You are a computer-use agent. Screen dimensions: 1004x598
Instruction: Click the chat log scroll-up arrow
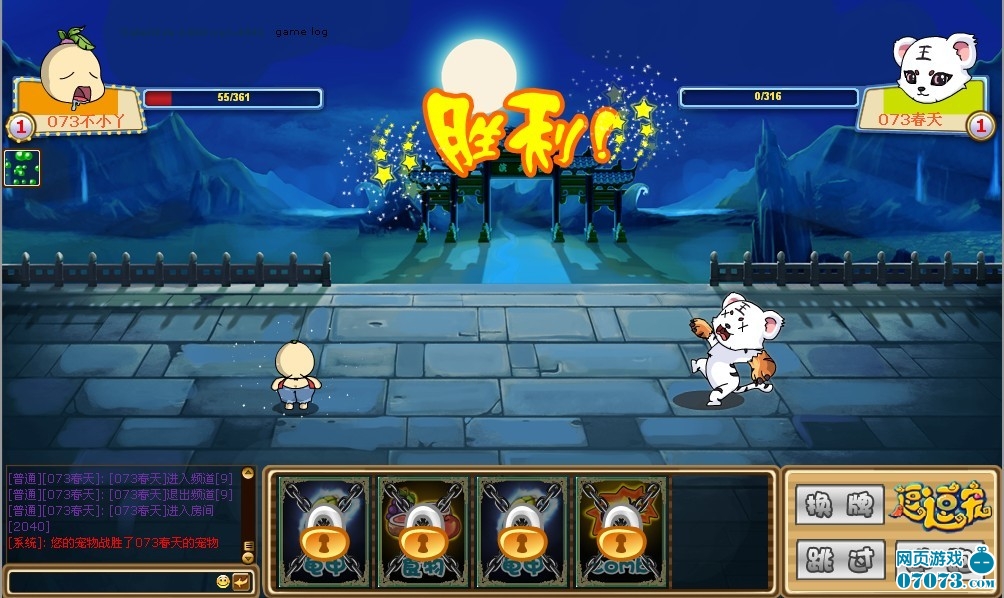click(x=248, y=474)
